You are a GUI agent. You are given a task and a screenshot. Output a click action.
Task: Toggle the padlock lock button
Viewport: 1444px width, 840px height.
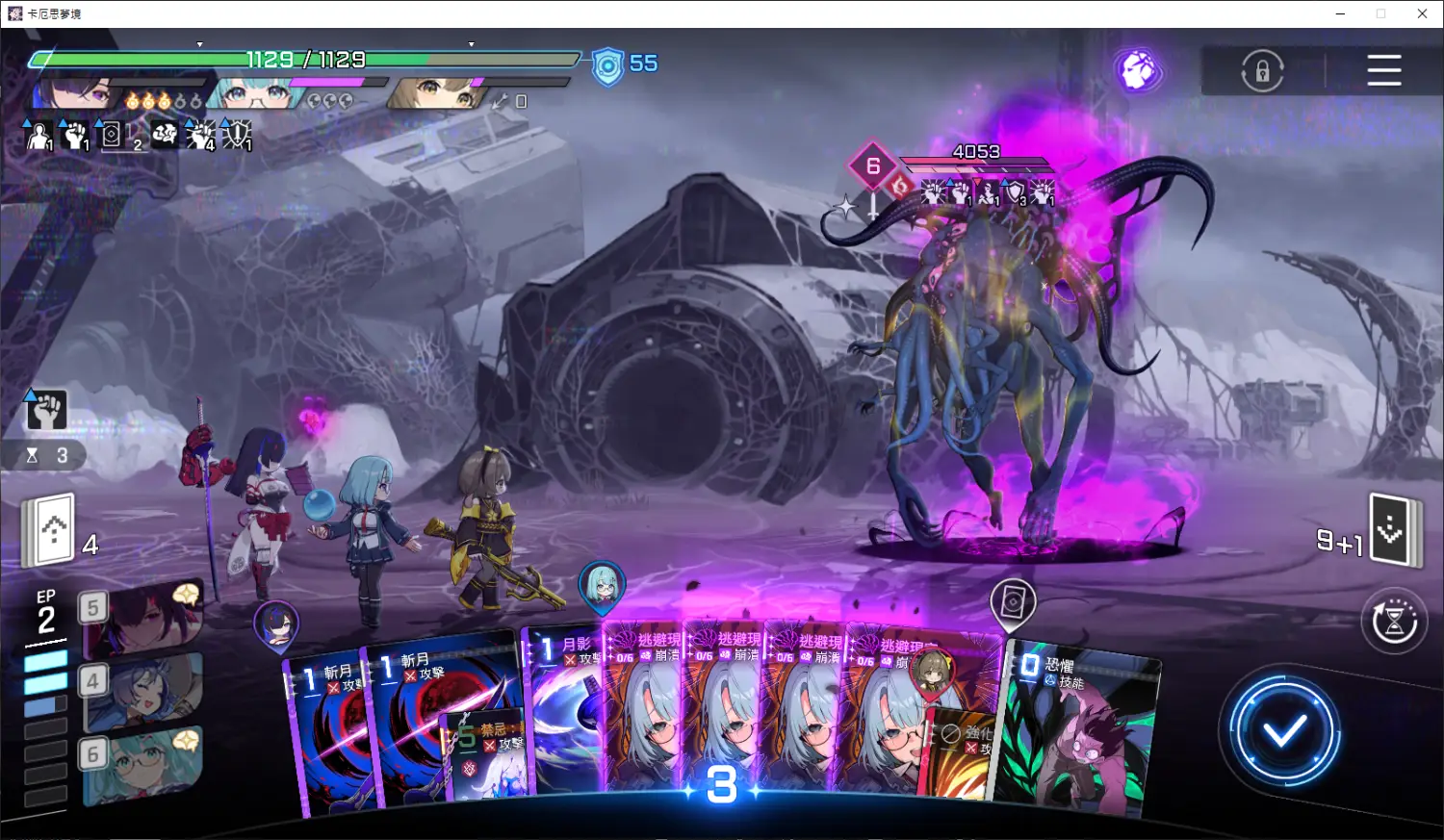tap(1262, 71)
